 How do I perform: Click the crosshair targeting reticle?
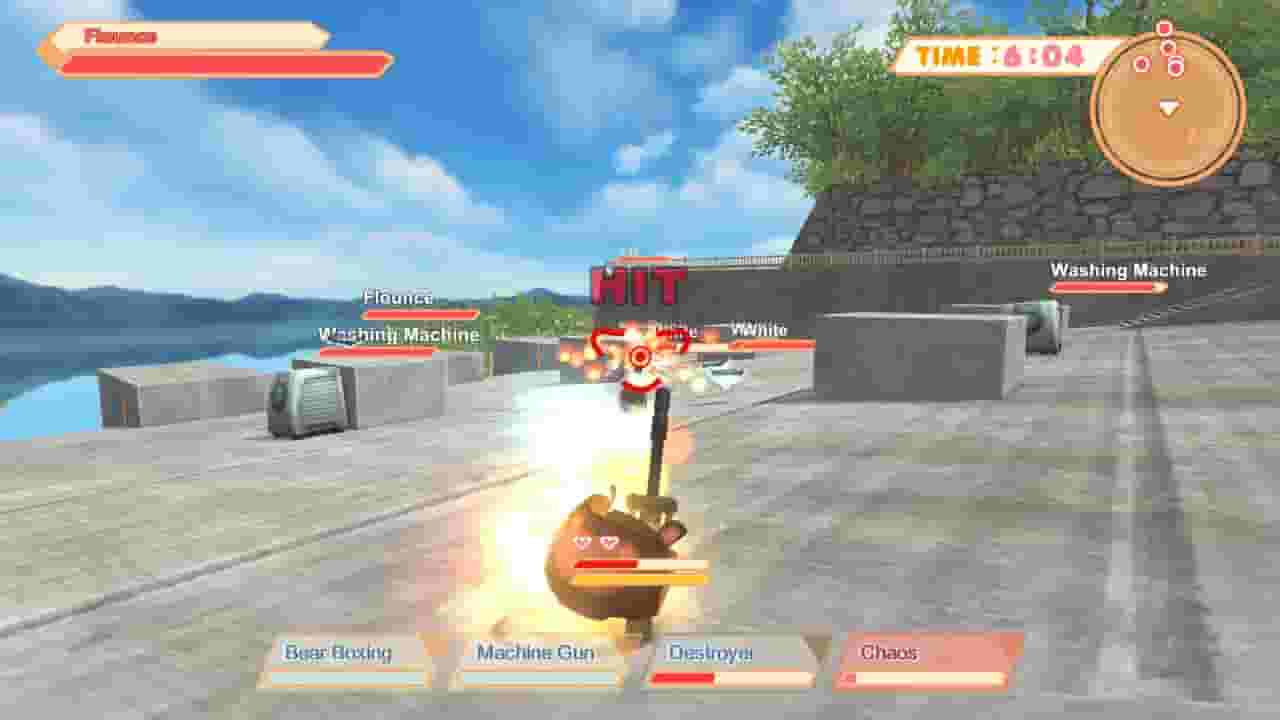640,355
